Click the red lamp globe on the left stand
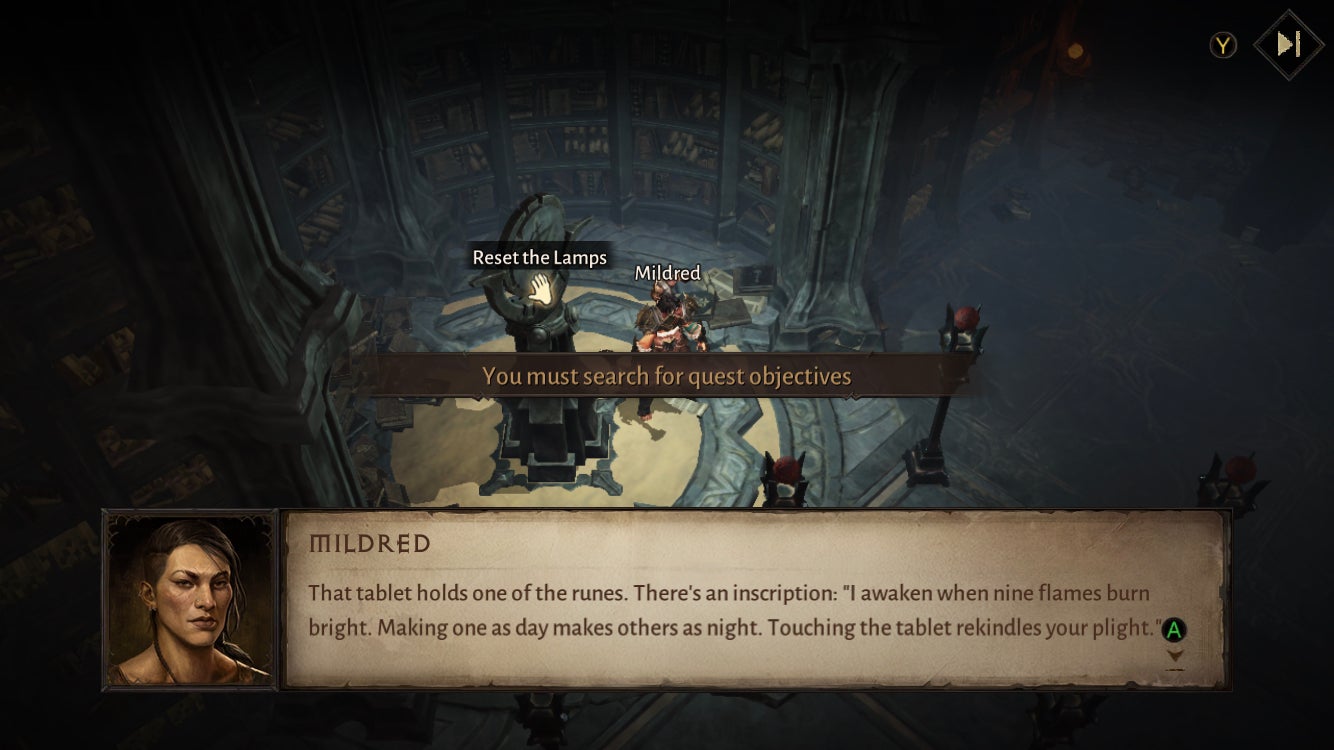The width and height of the screenshot is (1334, 750). point(788,468)
